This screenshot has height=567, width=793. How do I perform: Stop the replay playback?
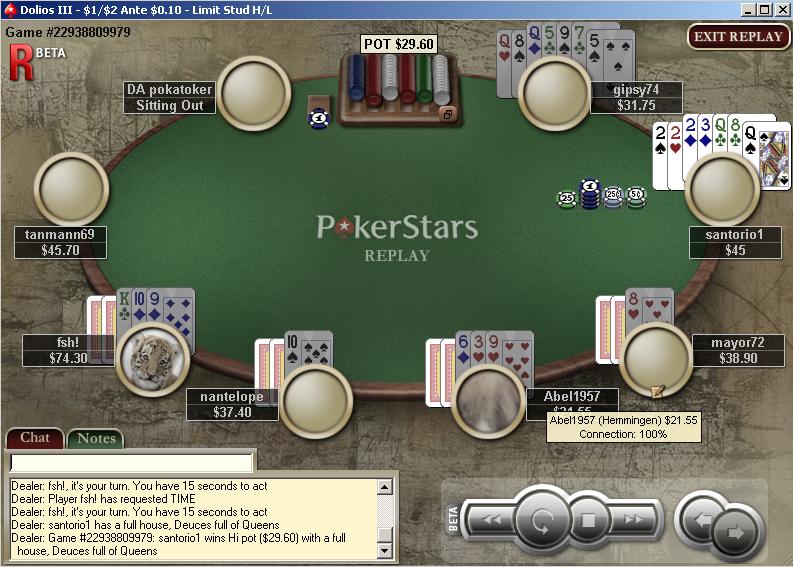(588, 520)
